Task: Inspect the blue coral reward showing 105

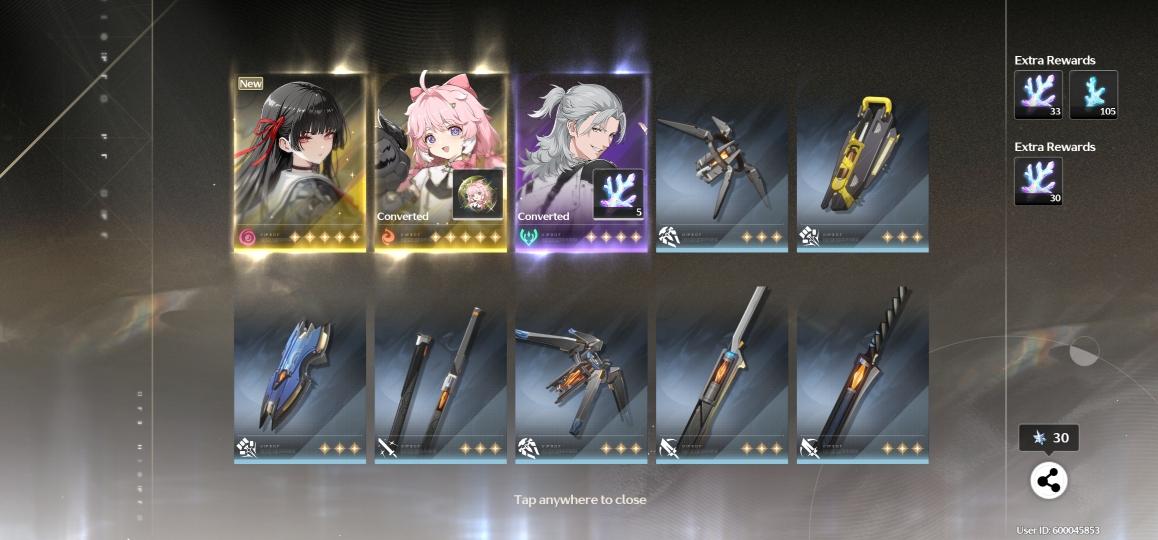Action: pos(1093,95)
